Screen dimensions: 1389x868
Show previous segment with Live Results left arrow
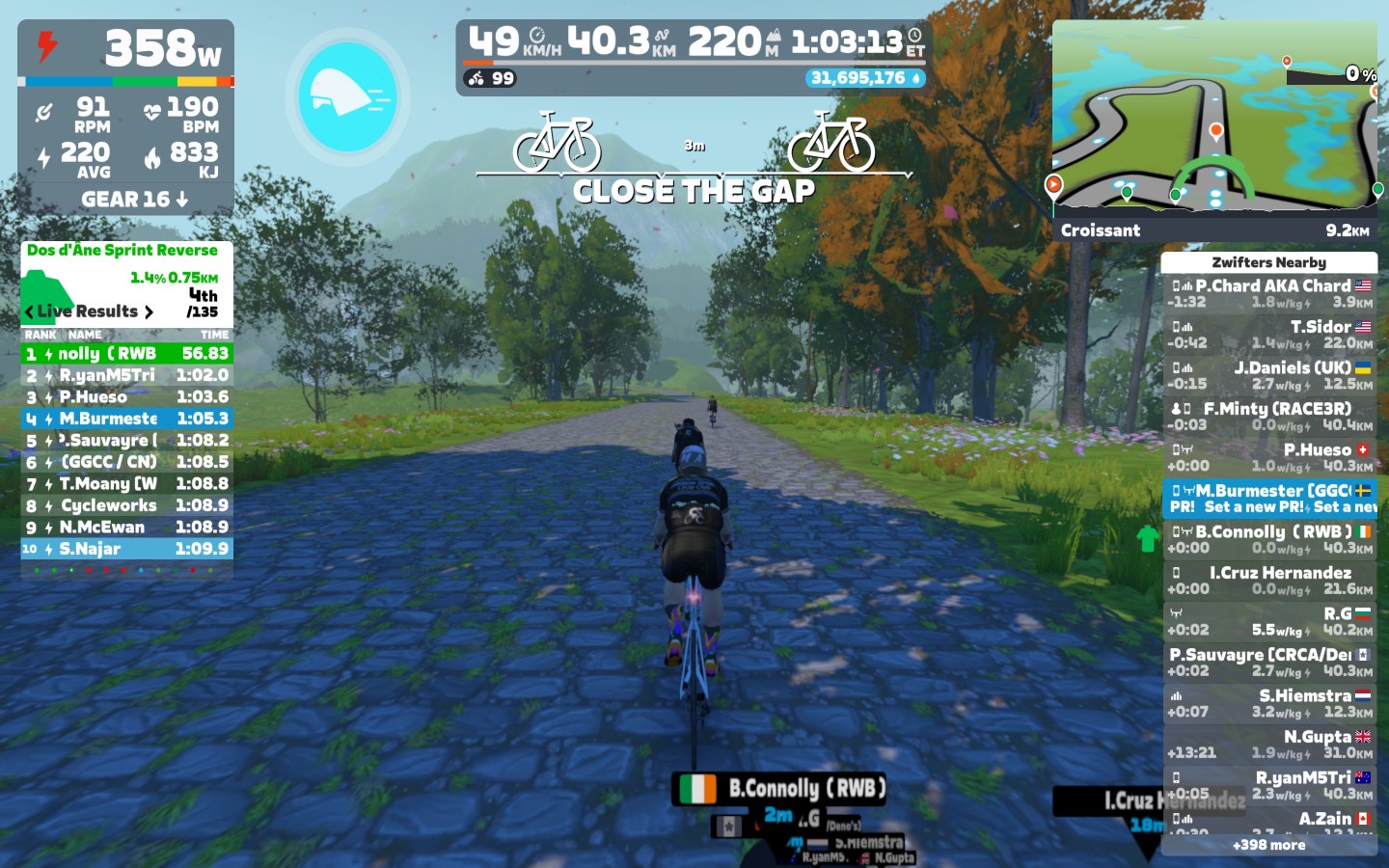point(29,312)
